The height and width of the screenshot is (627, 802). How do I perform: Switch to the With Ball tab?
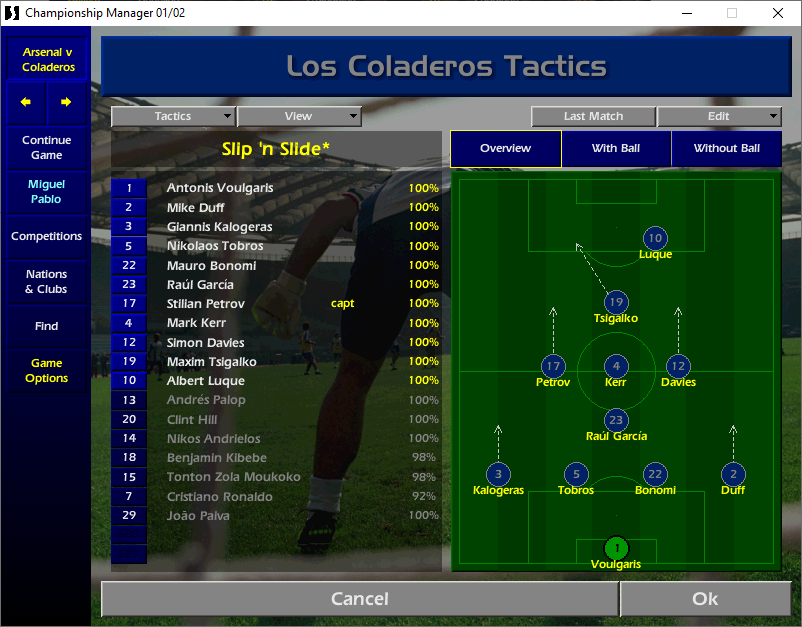[x=616, y=148]
